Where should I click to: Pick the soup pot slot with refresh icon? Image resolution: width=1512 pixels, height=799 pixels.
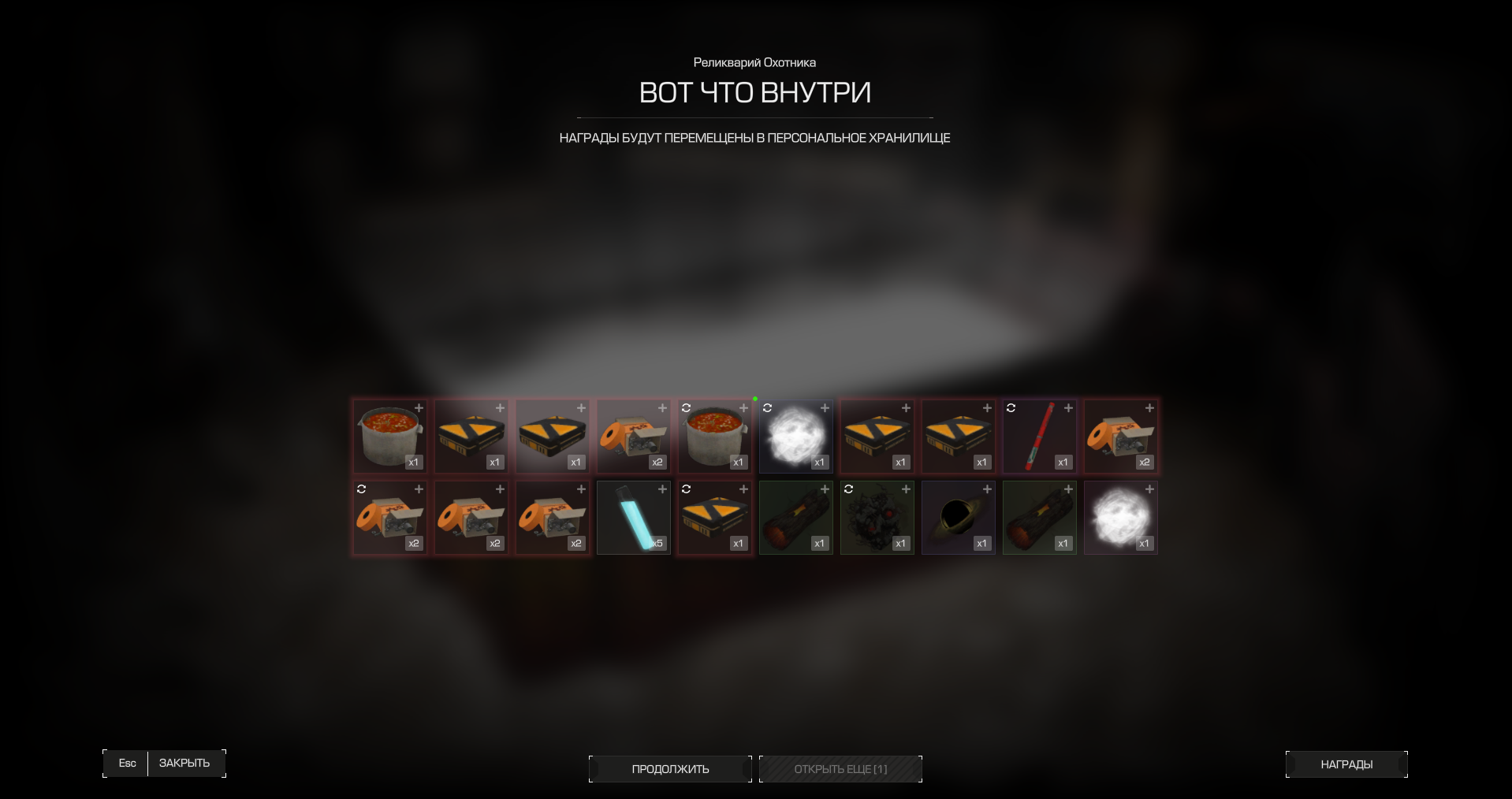click(x=714, y=437)
